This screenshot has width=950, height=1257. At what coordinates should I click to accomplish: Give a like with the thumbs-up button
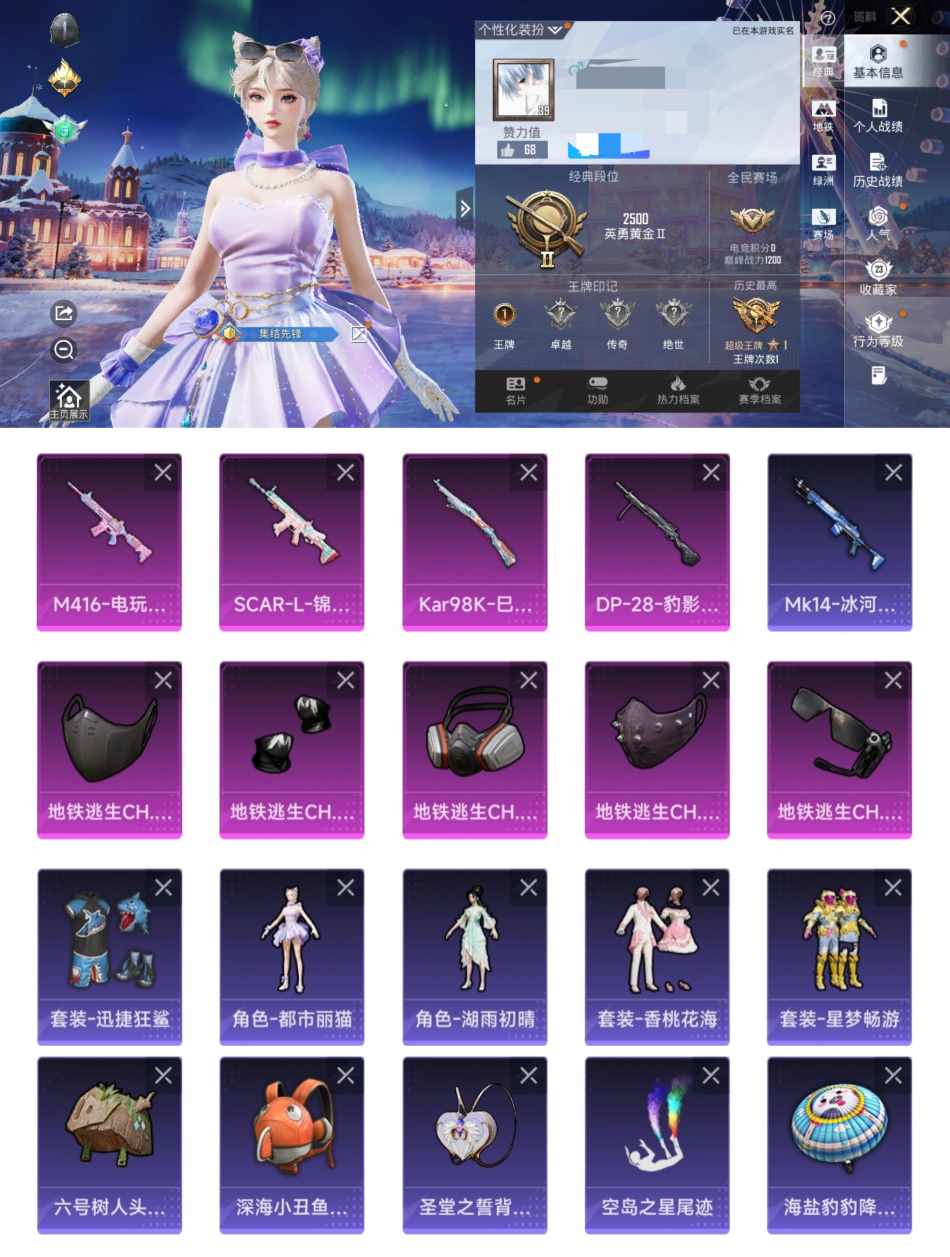pos(522,150)
